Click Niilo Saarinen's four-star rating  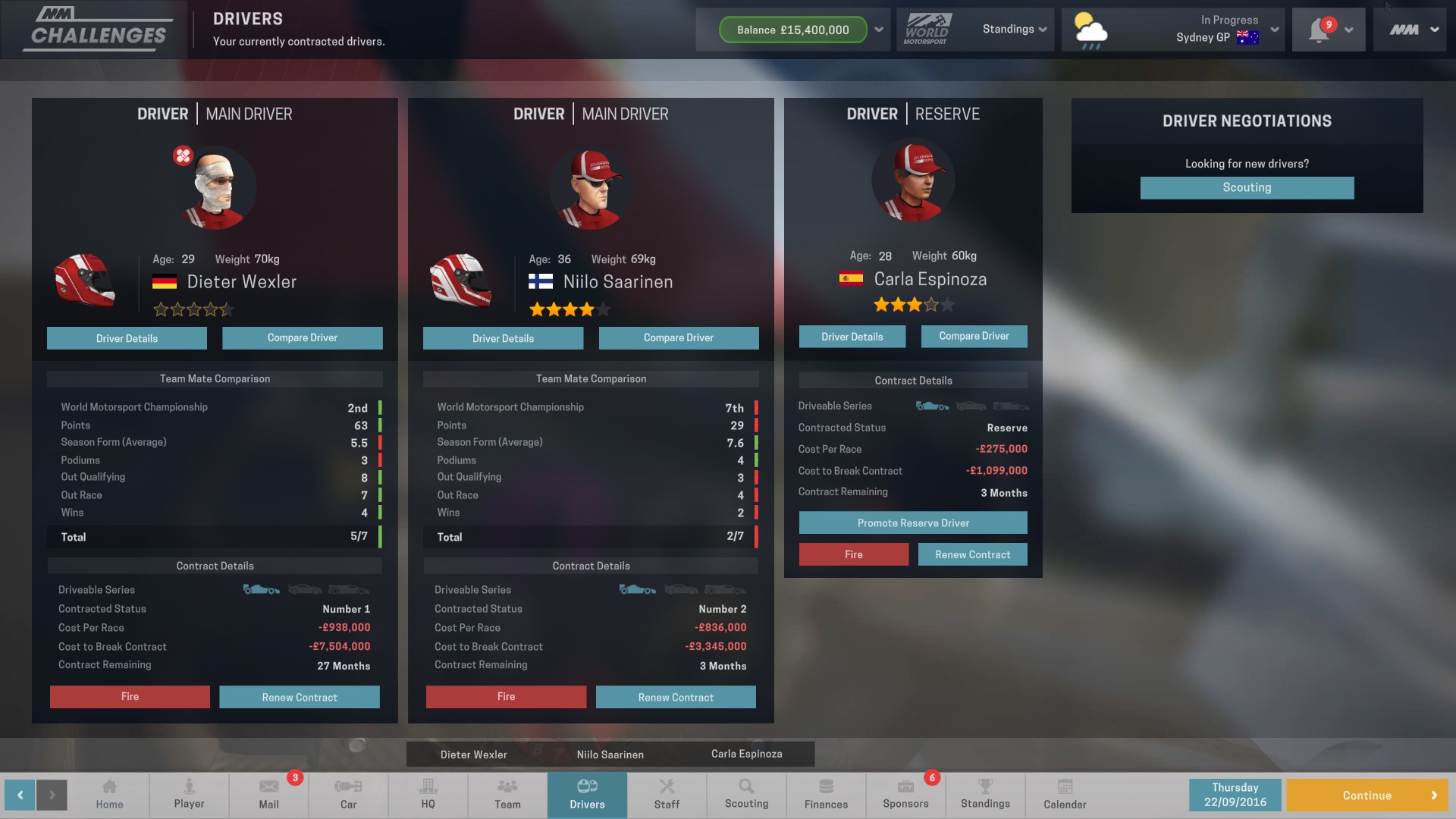click(569, 309)
